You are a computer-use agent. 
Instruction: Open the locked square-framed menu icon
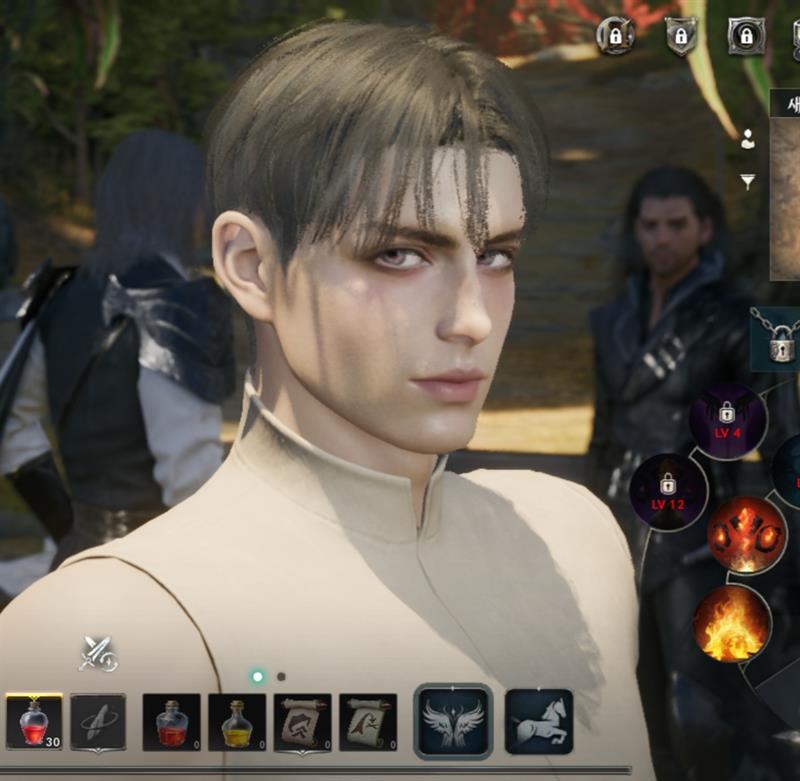coord(745,37)
